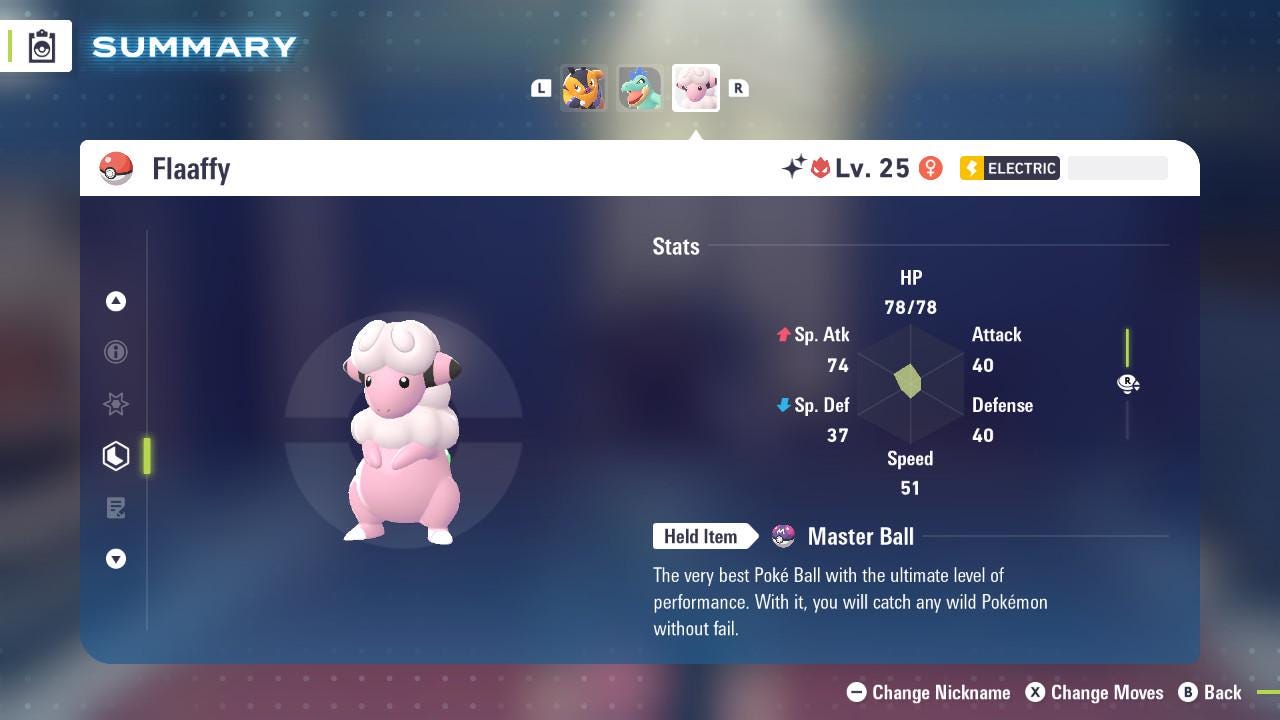Click the up arrow above the page icons
The image size is (1280, 720).
pyautogui.click(x=116, y=301)
